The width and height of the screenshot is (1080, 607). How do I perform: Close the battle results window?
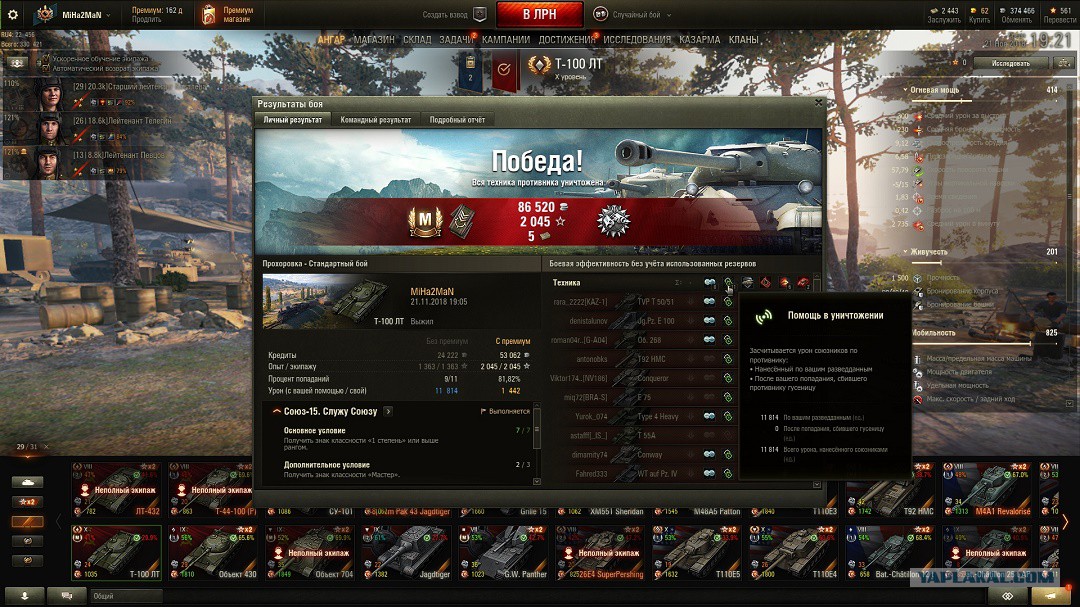click(819, 102)
